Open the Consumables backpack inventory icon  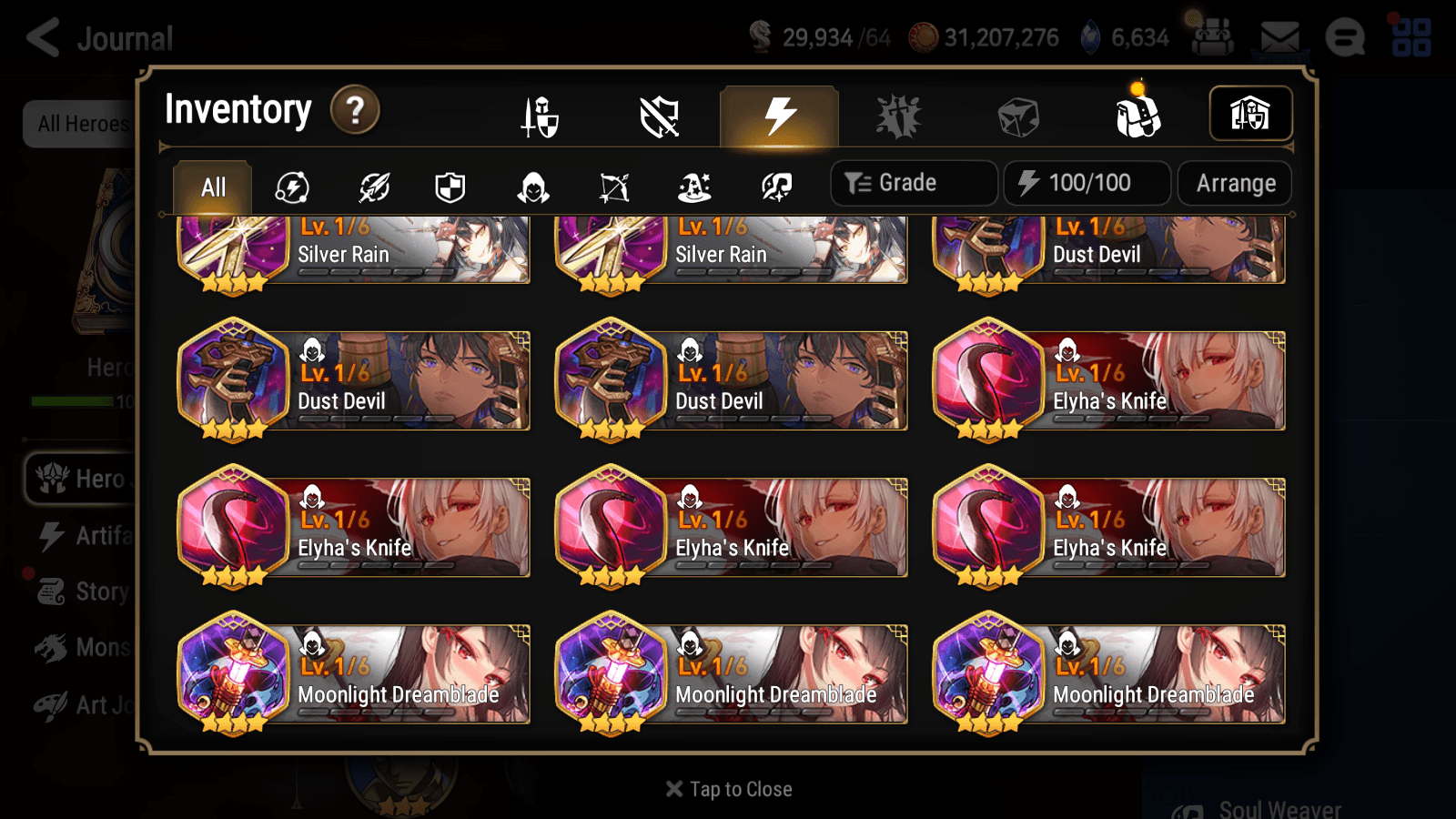point(1140,116)
